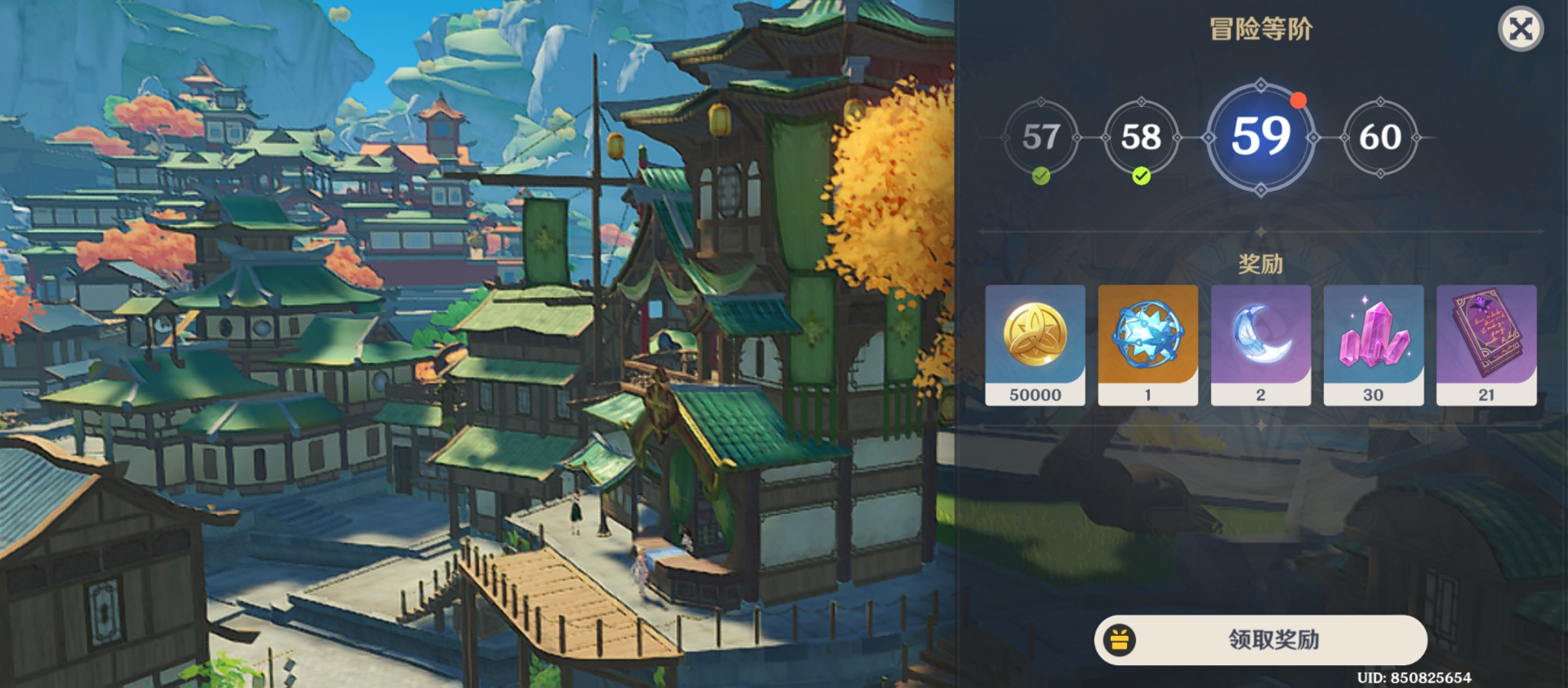Screen dimensions: 1568x688
Task: Select adventure rank 60 node
Action: pos(1380,137)
